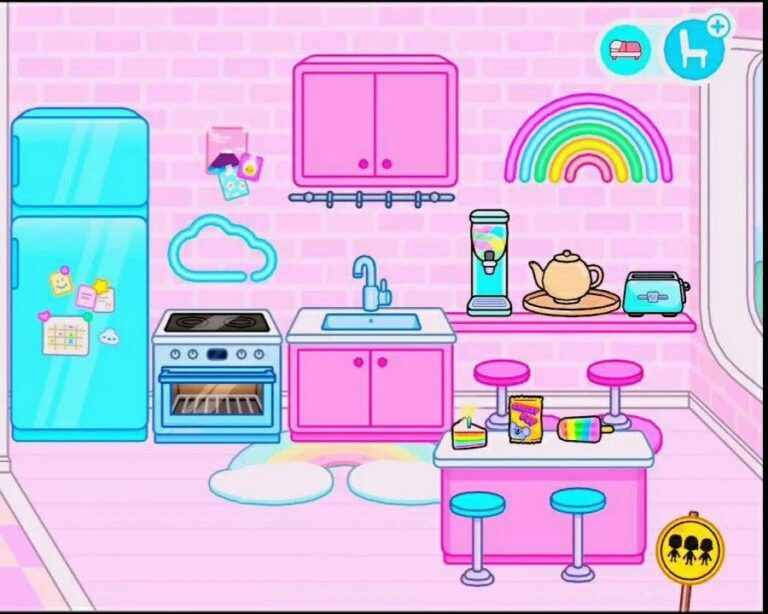Open the bed furniture mode button
The width and height of the screenshot is (768, 614).
[626, 49]
